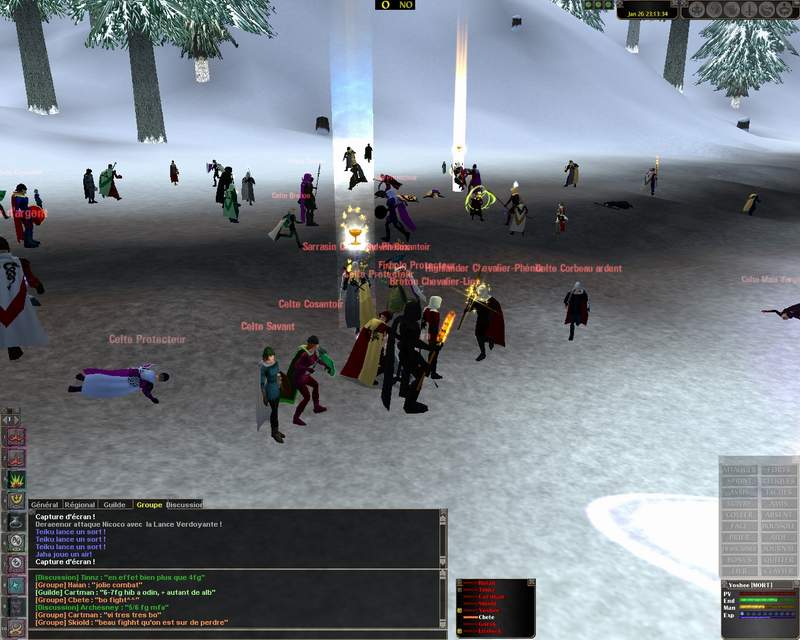Click the QUITTER command button

pos(777,560)
